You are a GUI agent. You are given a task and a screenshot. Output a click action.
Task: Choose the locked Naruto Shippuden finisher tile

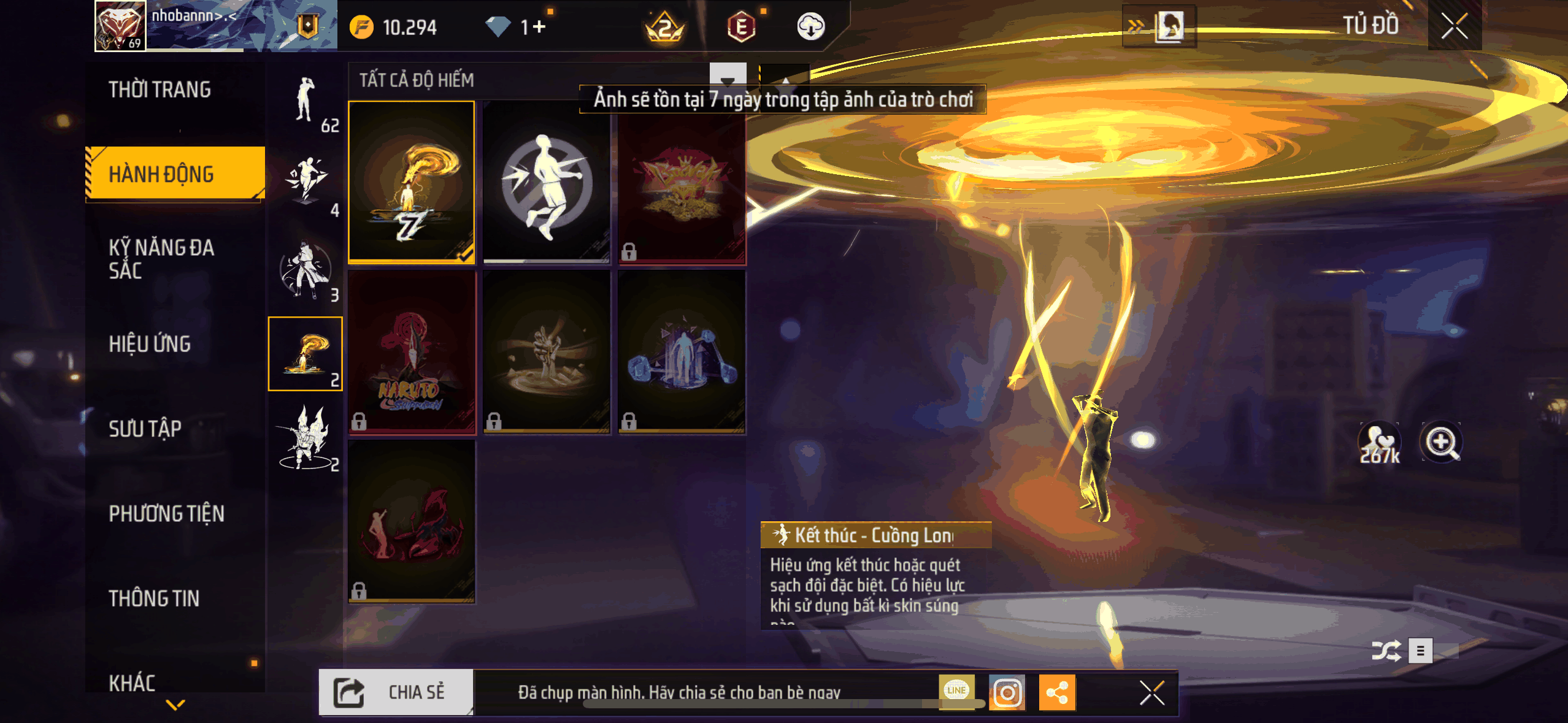(x=411, y=352)
